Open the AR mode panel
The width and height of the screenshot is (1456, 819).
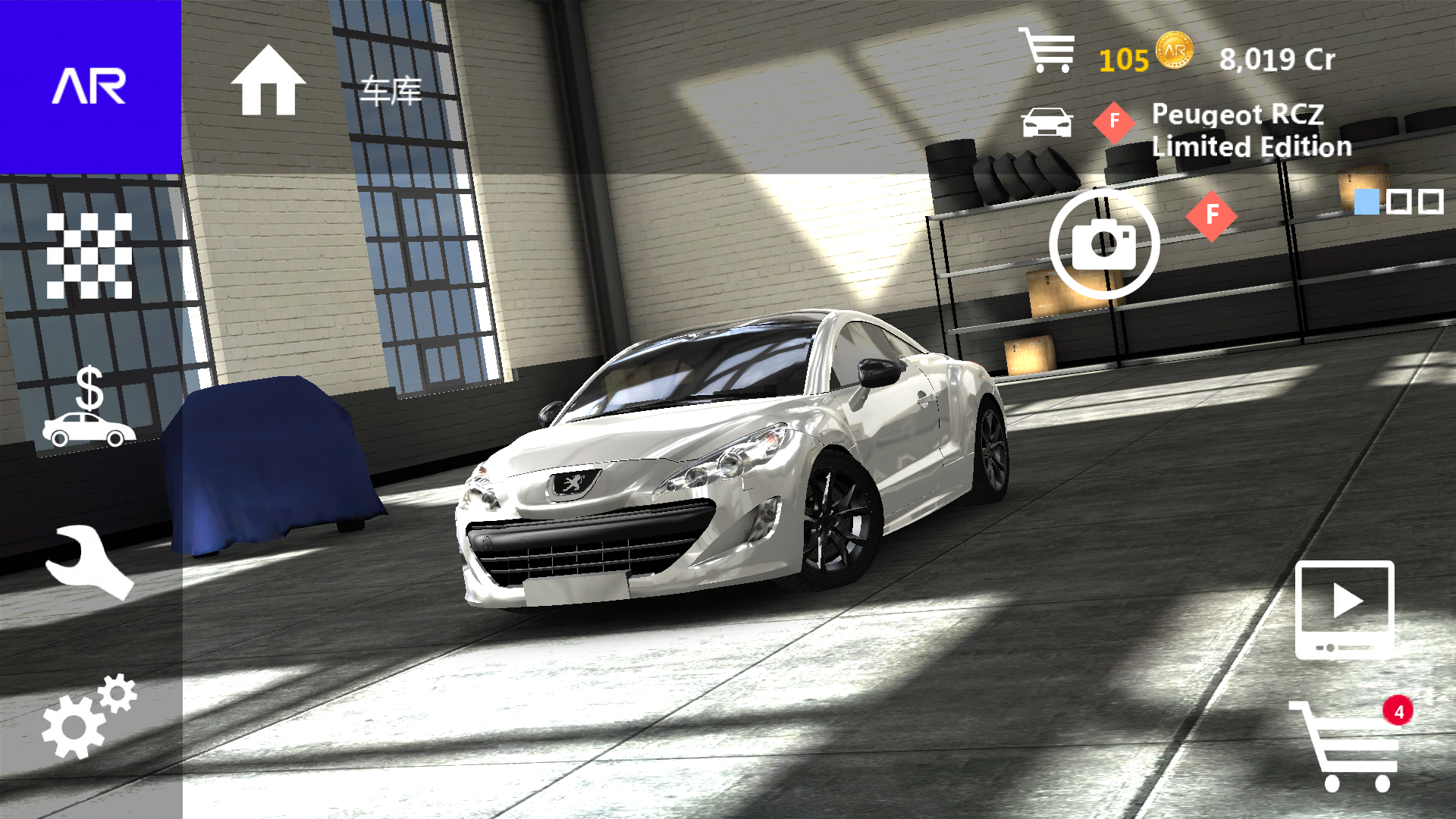tap(89, 87)
